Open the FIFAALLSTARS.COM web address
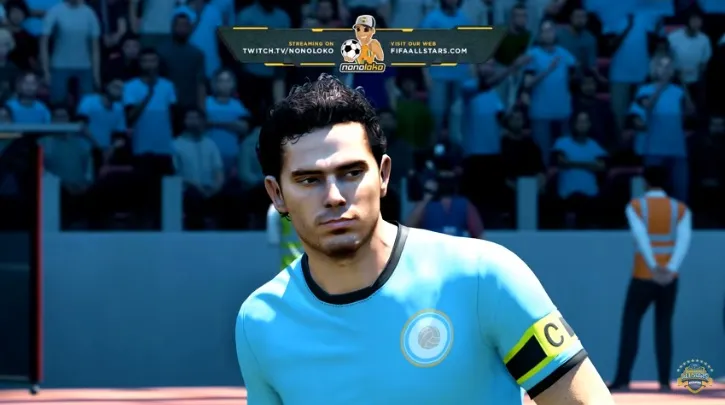Image resolution: width=725 pixels, height=405 pixels. [x=429, y=50]
